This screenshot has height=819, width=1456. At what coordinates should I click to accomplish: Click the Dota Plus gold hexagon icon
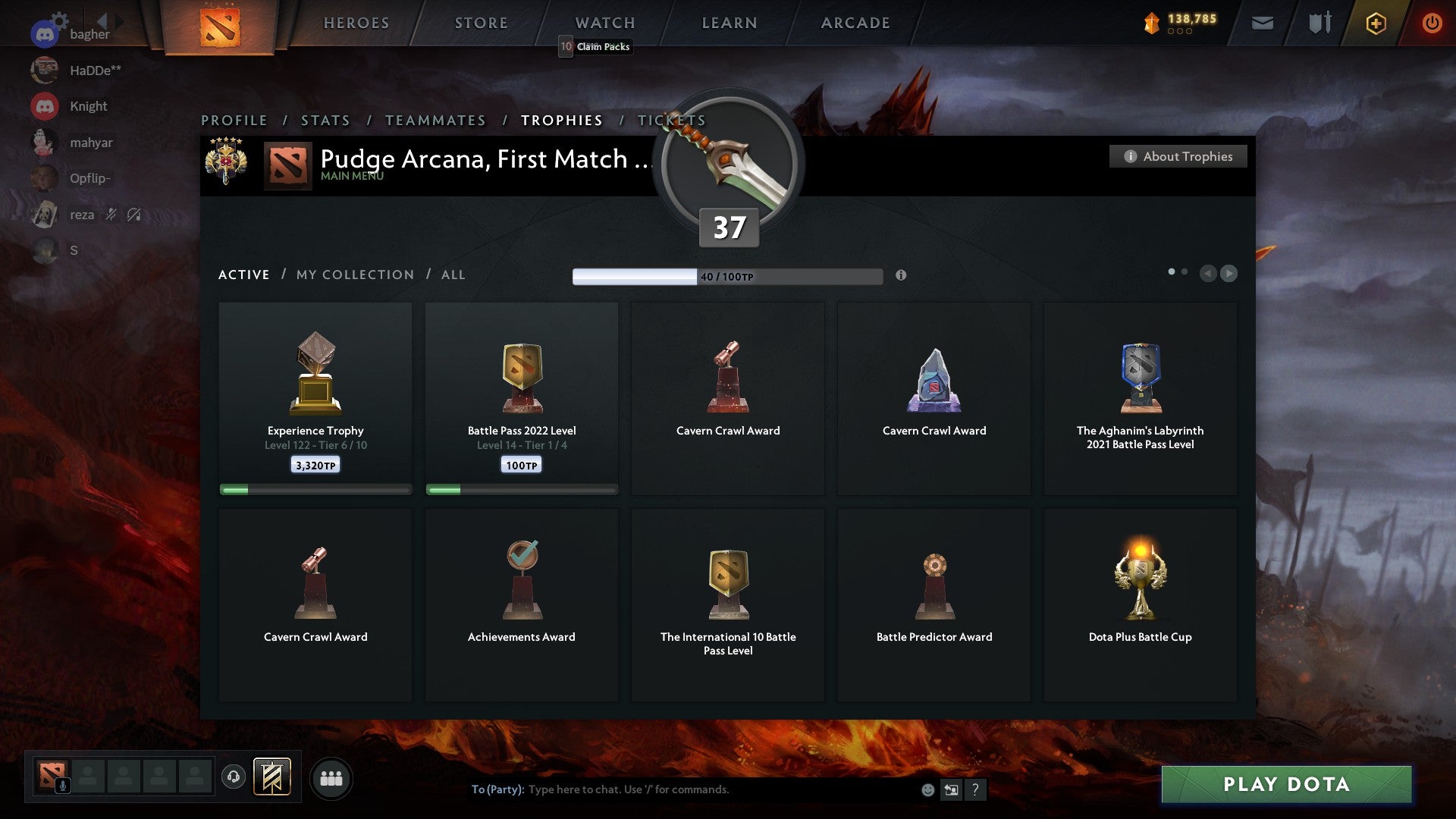[1376, 23]
